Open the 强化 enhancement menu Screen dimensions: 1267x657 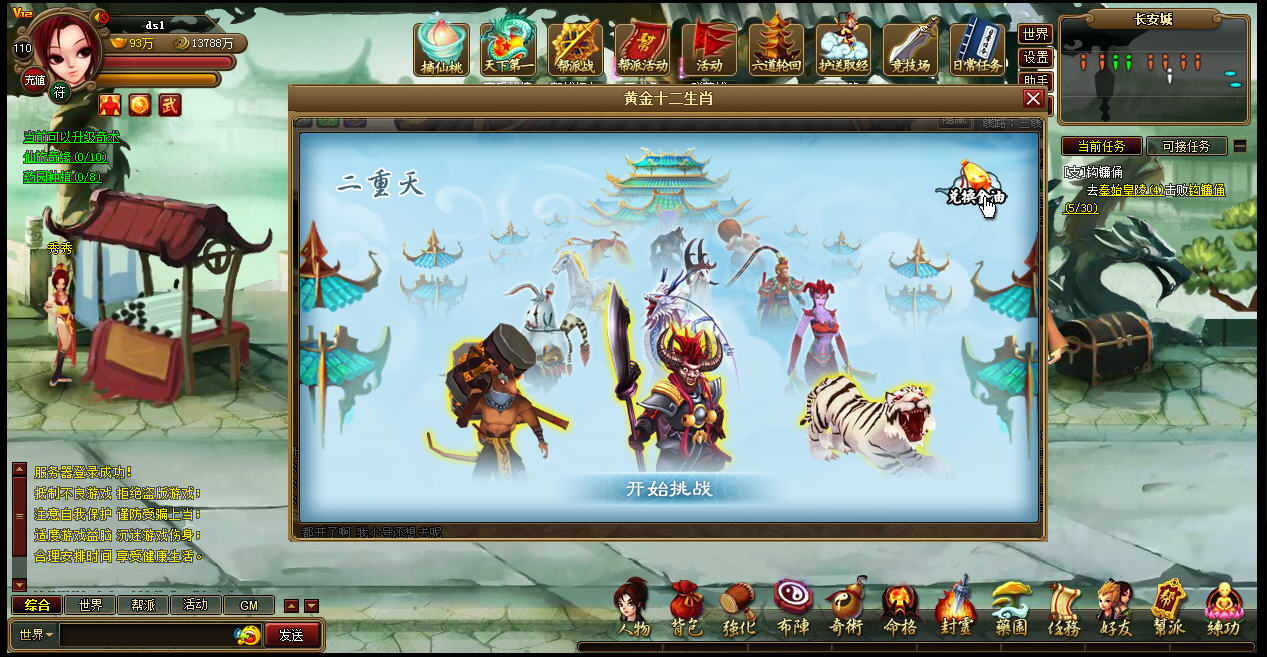[739, 609]
